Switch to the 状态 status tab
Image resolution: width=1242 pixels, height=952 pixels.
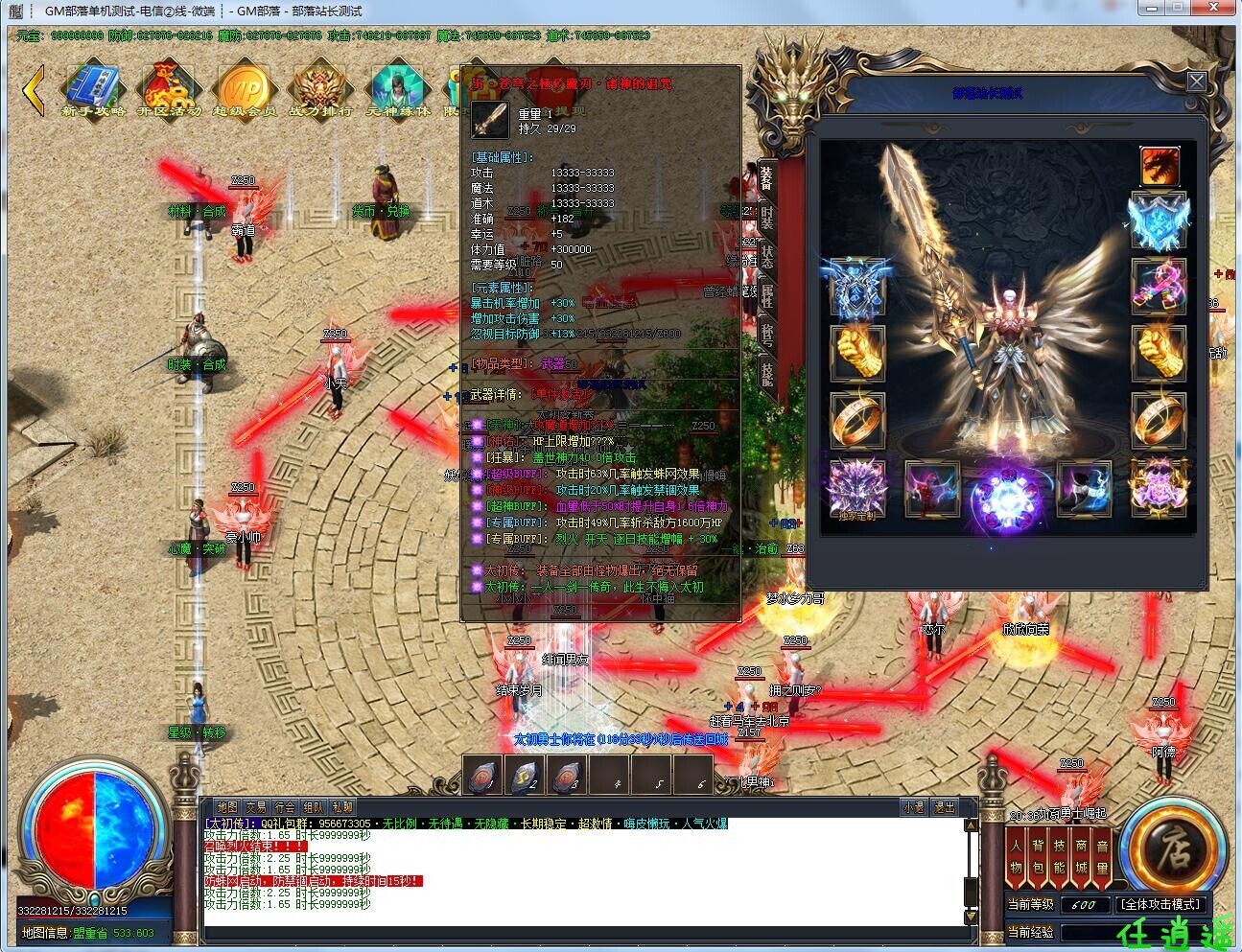point(767,255)
